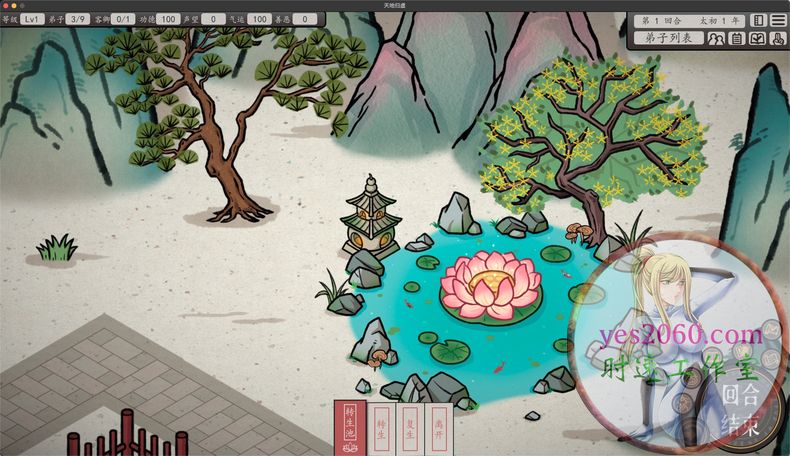Click the 离开 leave card

coord(439,428)
